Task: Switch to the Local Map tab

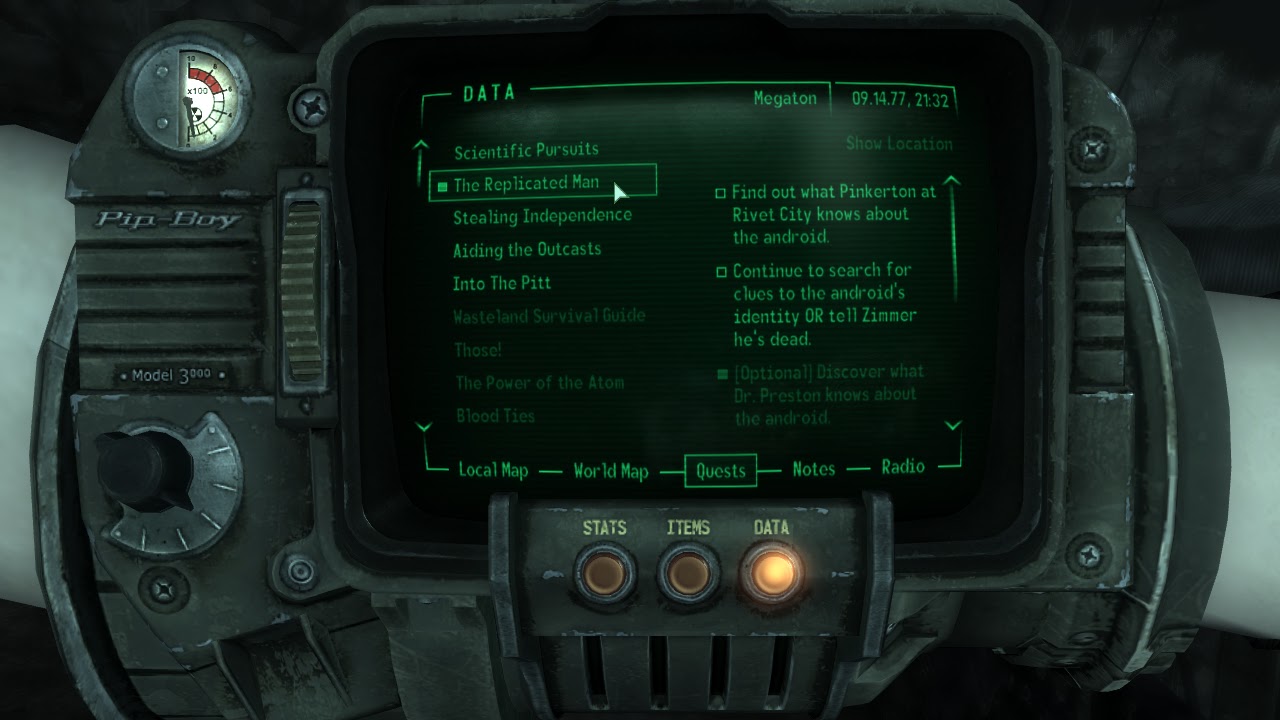Action: (493, 470)
